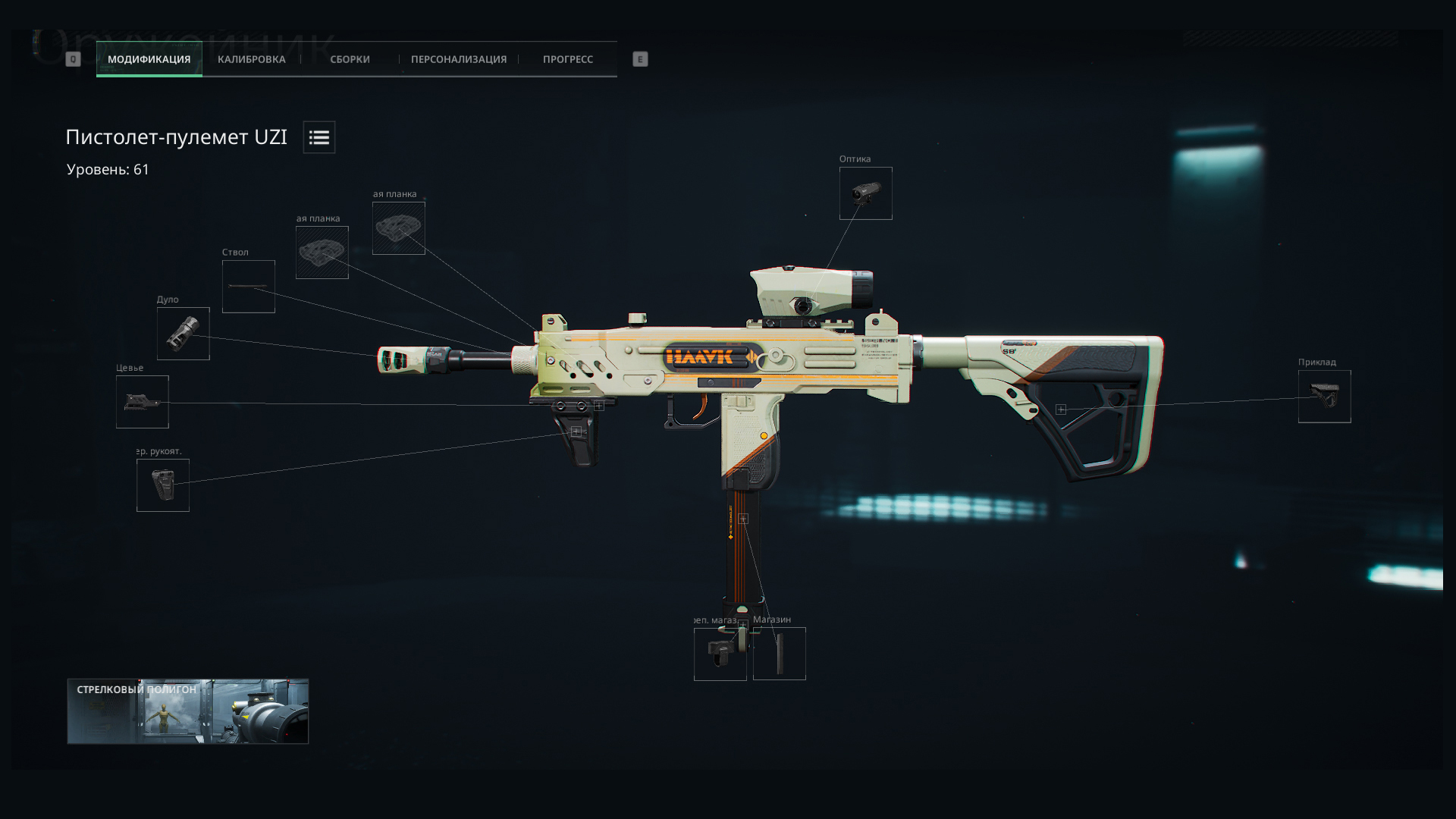The height and width of the screenshot is (819, 1456).
Task: Select the Цевье handguard slot
Action: click(142, 402)
